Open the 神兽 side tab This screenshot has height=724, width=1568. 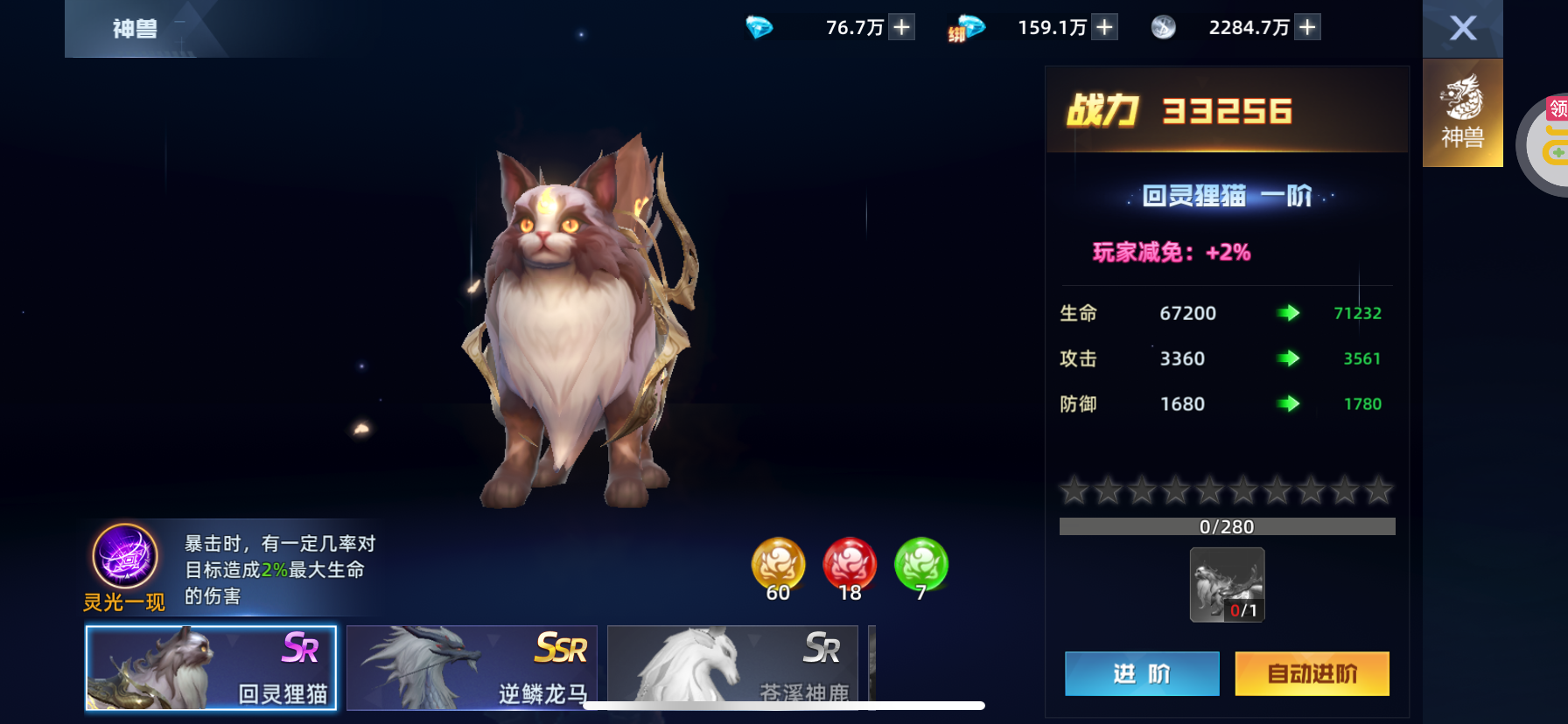(x=1462, y=113)
